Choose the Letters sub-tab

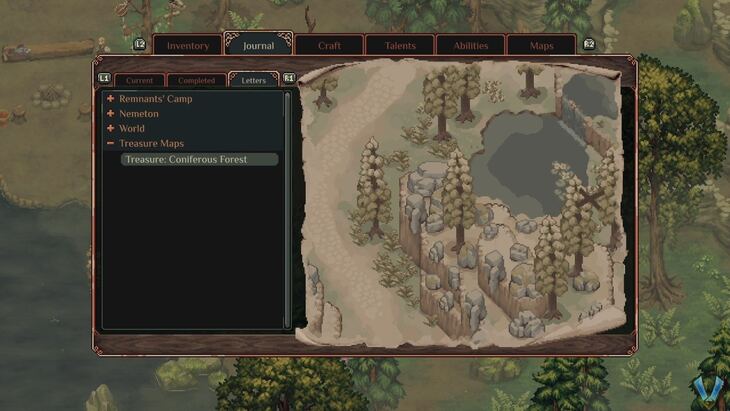click(254, 80)
